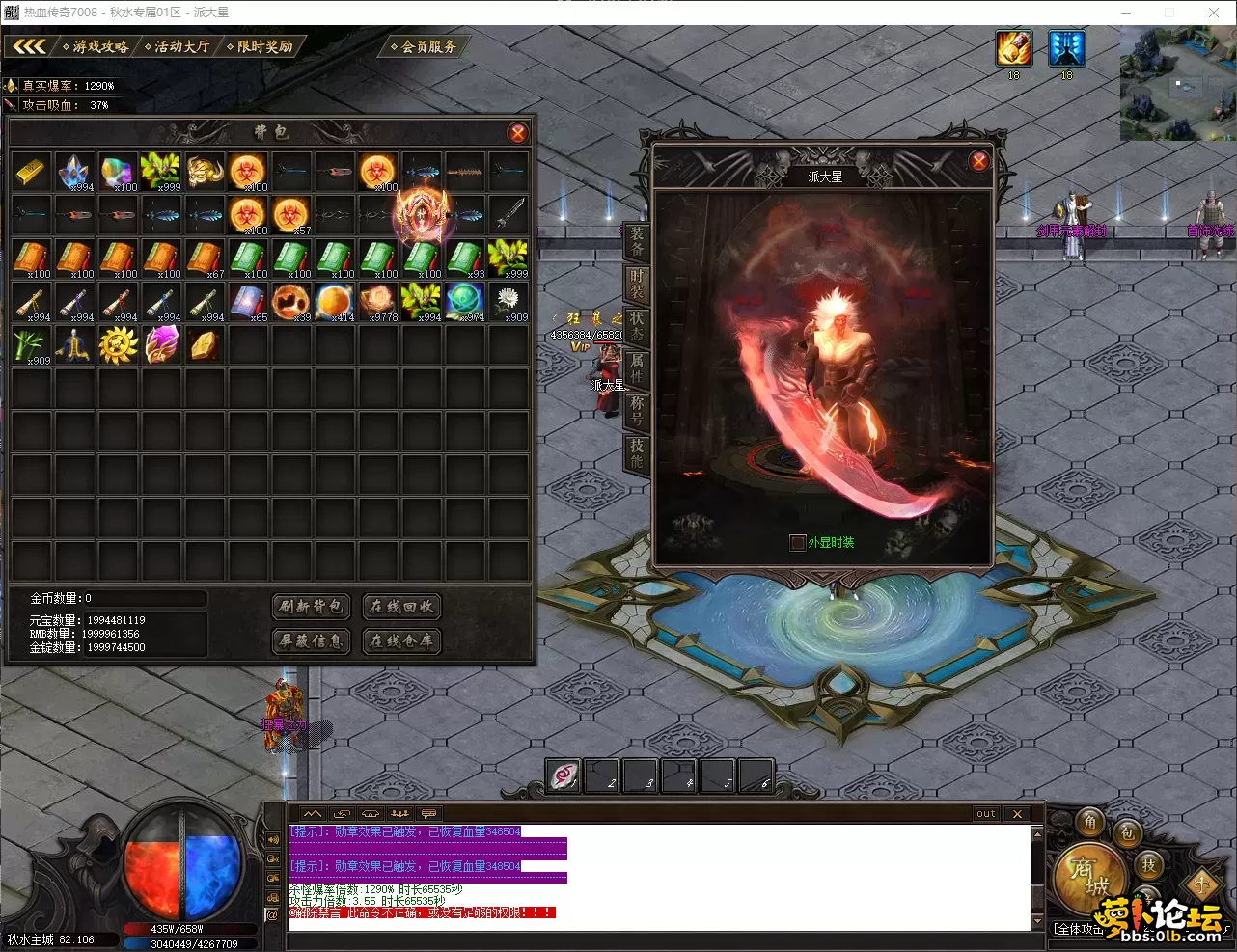This screenshot has height=952, width=1237.
Task: Switch to the 技能 skills tab
Action: pos(637,452)
